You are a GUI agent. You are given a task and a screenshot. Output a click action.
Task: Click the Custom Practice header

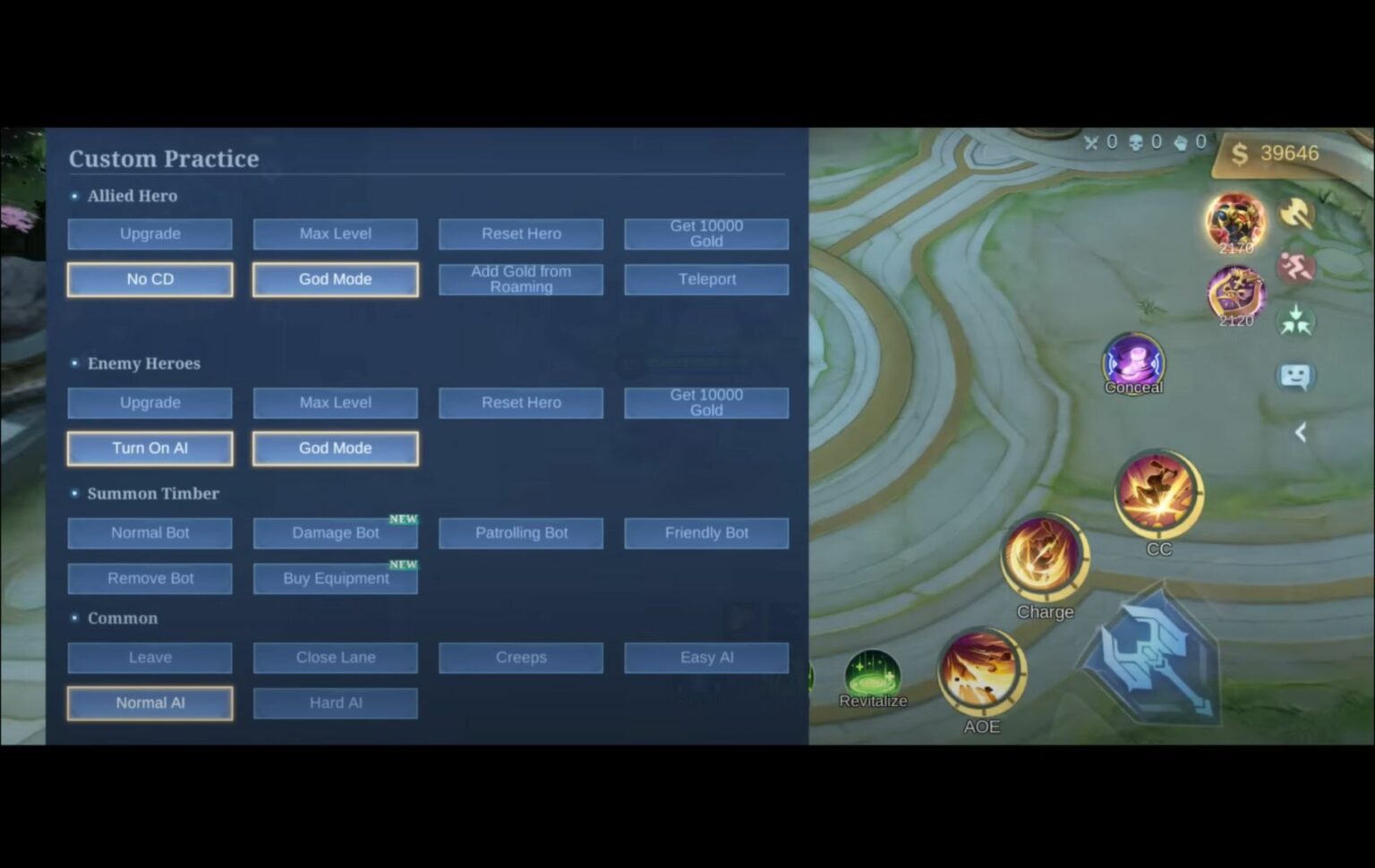[164, 158]
